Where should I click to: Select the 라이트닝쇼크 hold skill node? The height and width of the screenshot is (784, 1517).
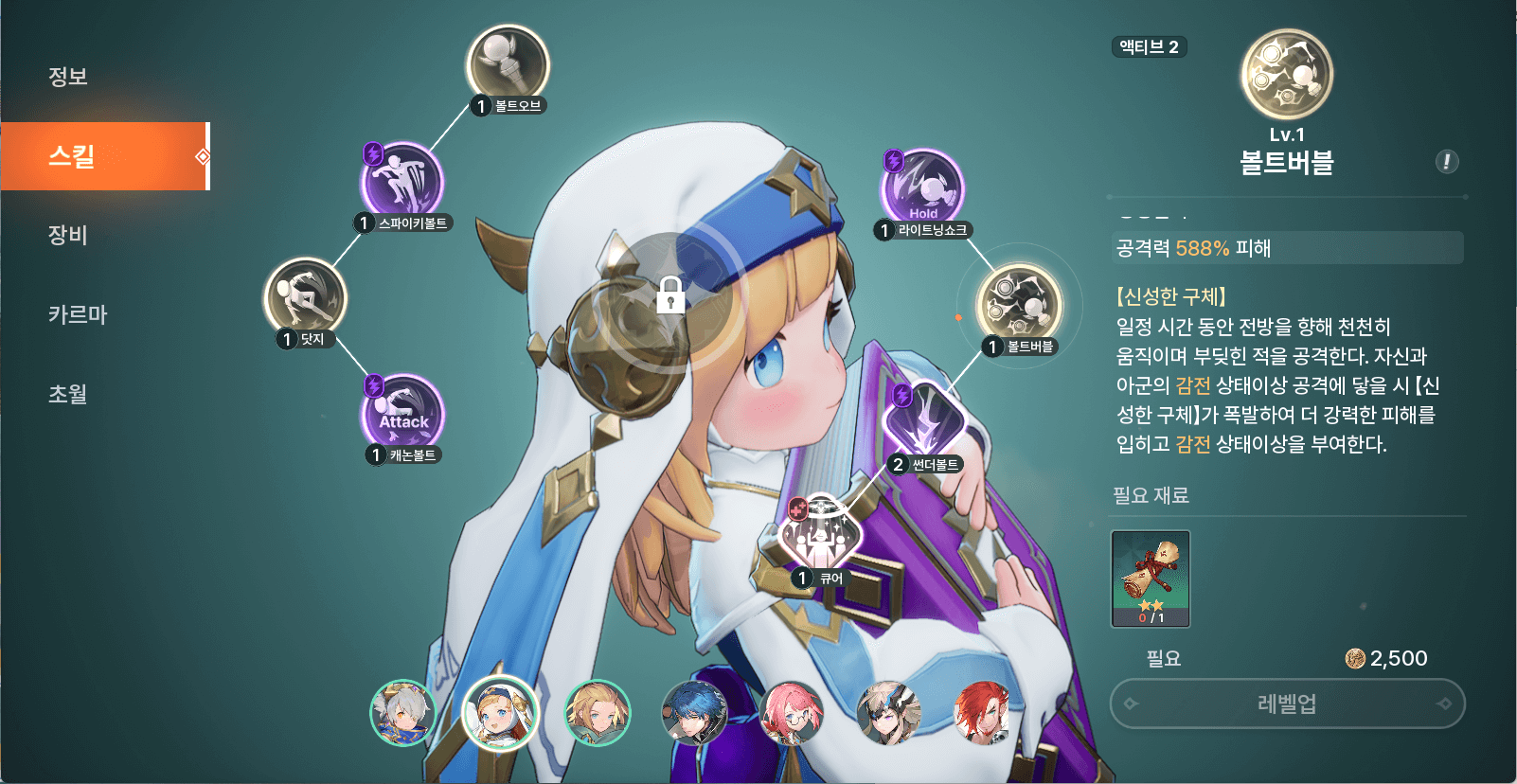pos(923,189)
